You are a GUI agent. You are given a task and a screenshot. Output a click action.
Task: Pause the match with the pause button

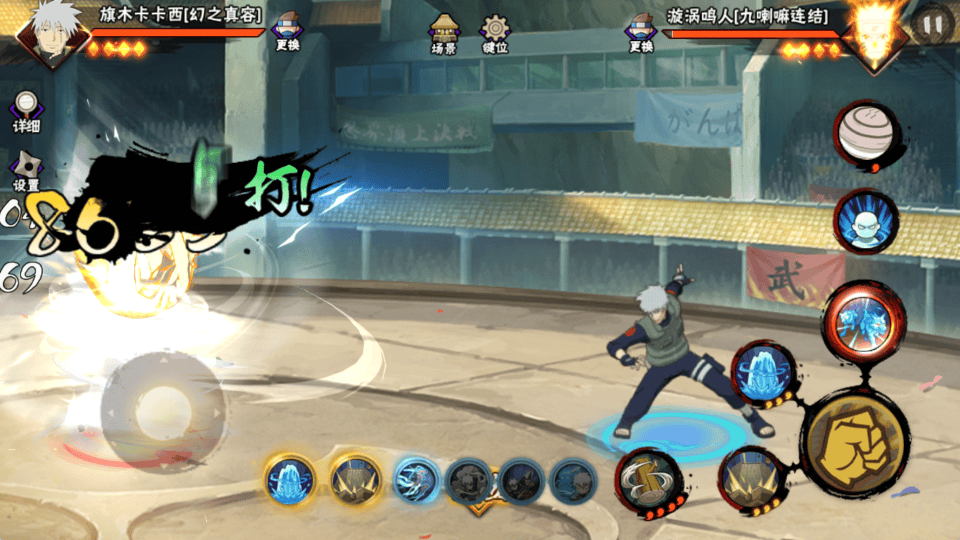click(x=932, y=25)
